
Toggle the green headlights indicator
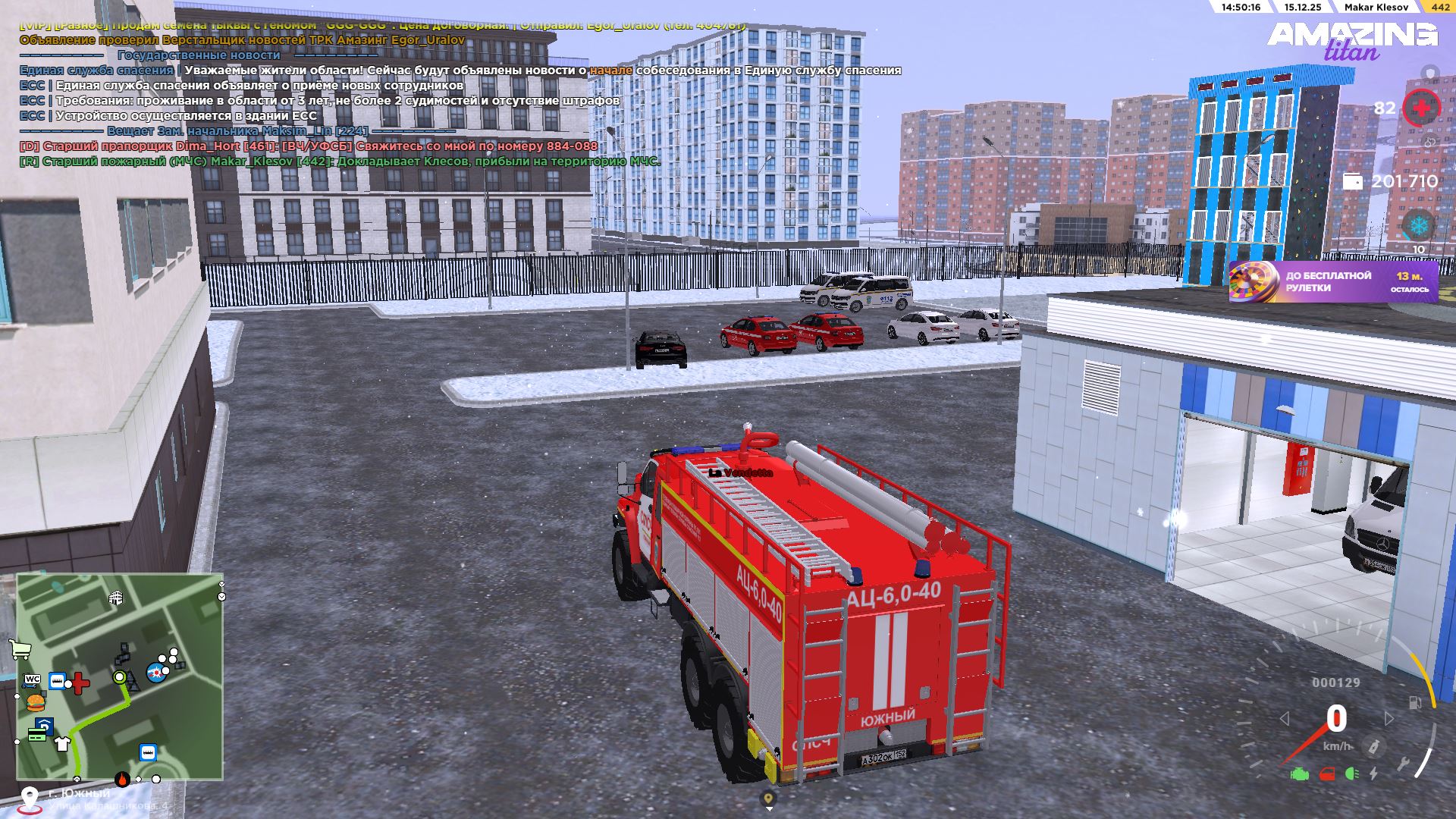pos(1351,774)
